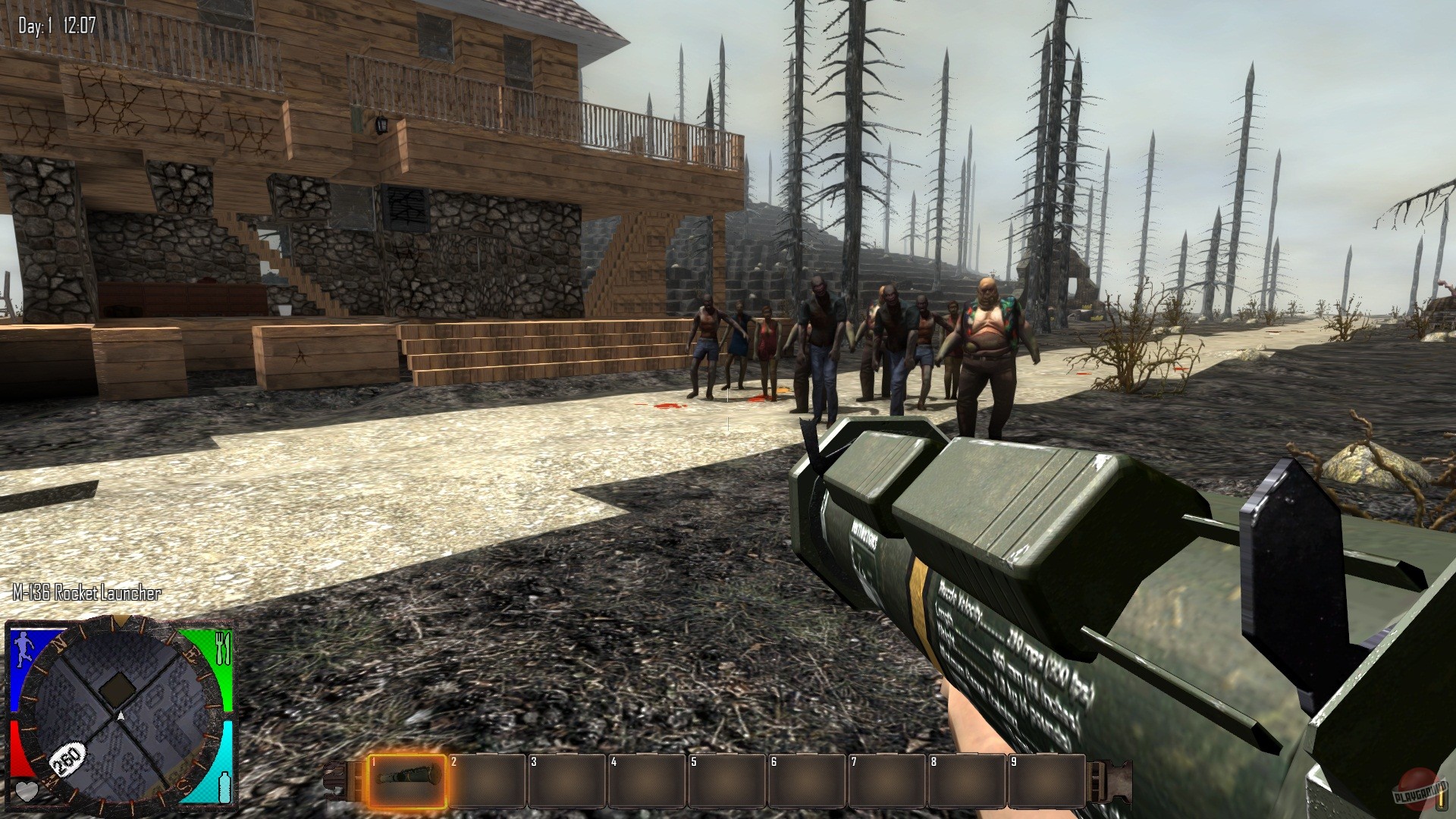Click the water bottle hydration icon

click(x=224, y=787)
